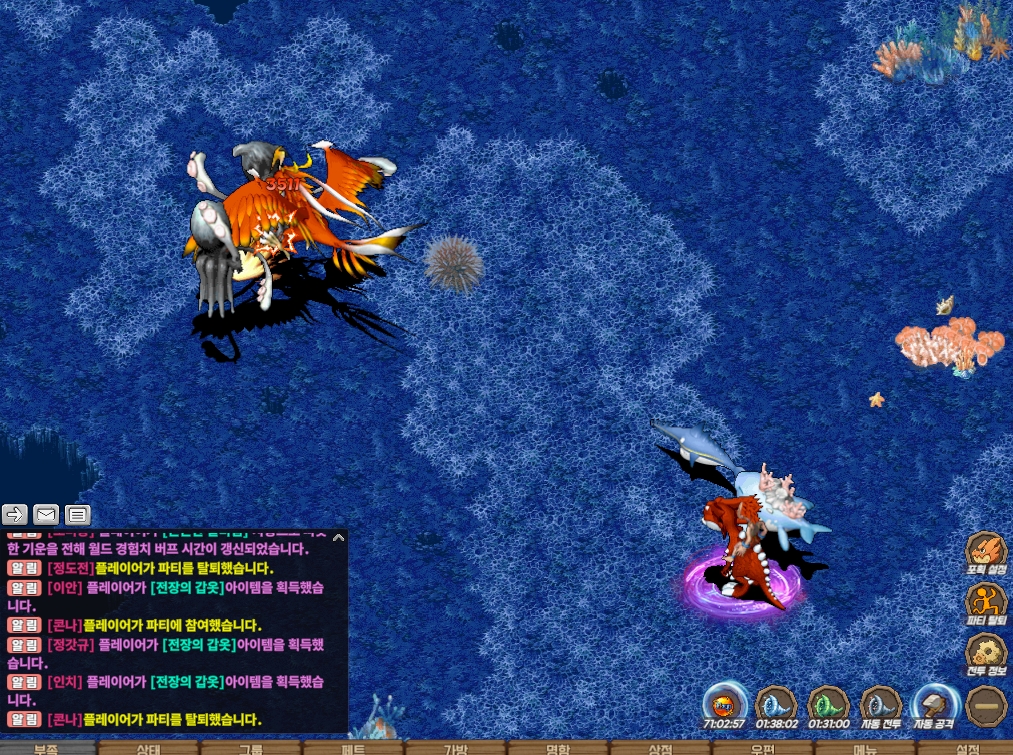Expand chat log with the up chevron
The height and width of the screenshot is (755, 1013).
coord(338,537)
